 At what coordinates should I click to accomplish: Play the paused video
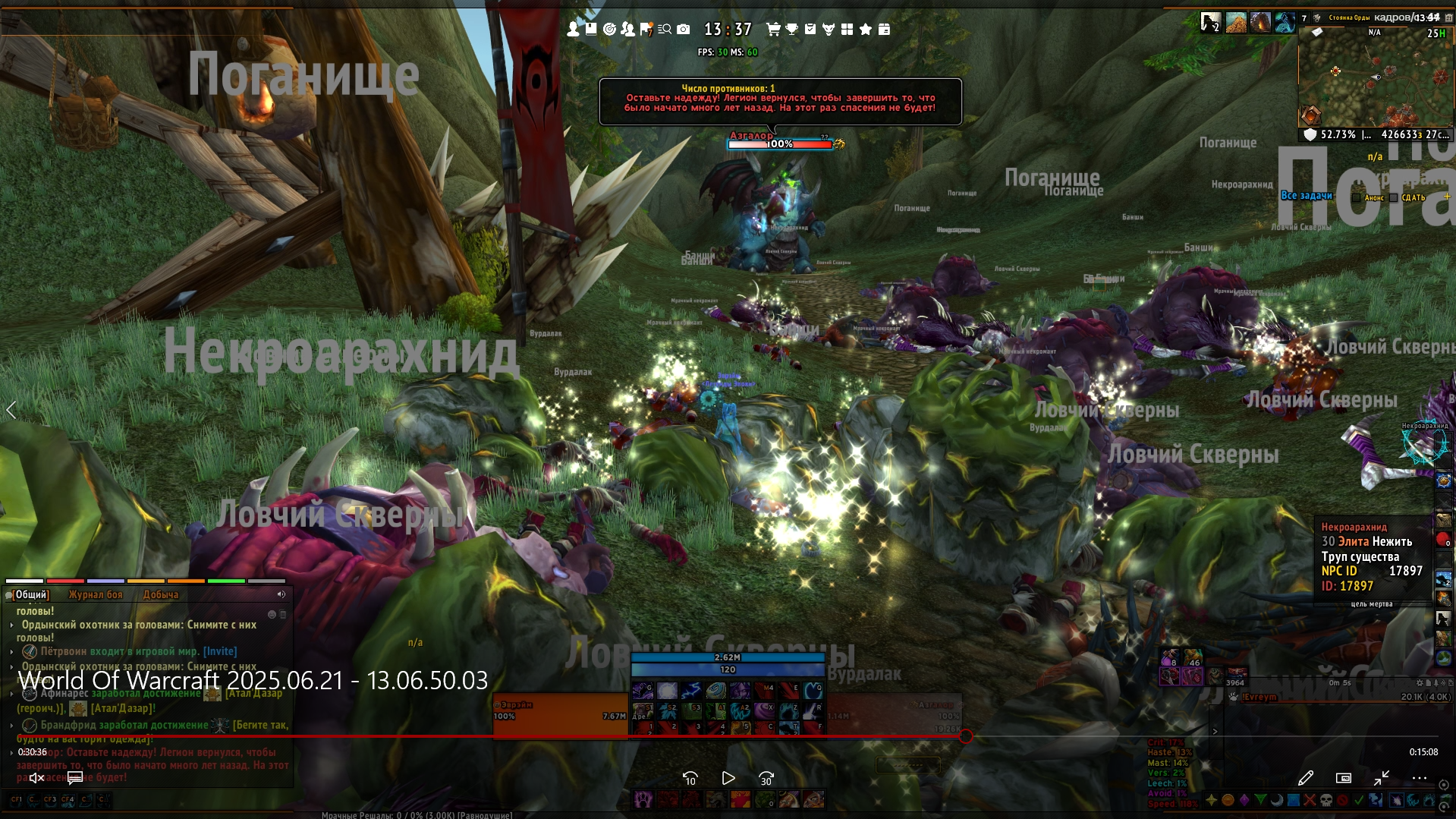[728, 778]
